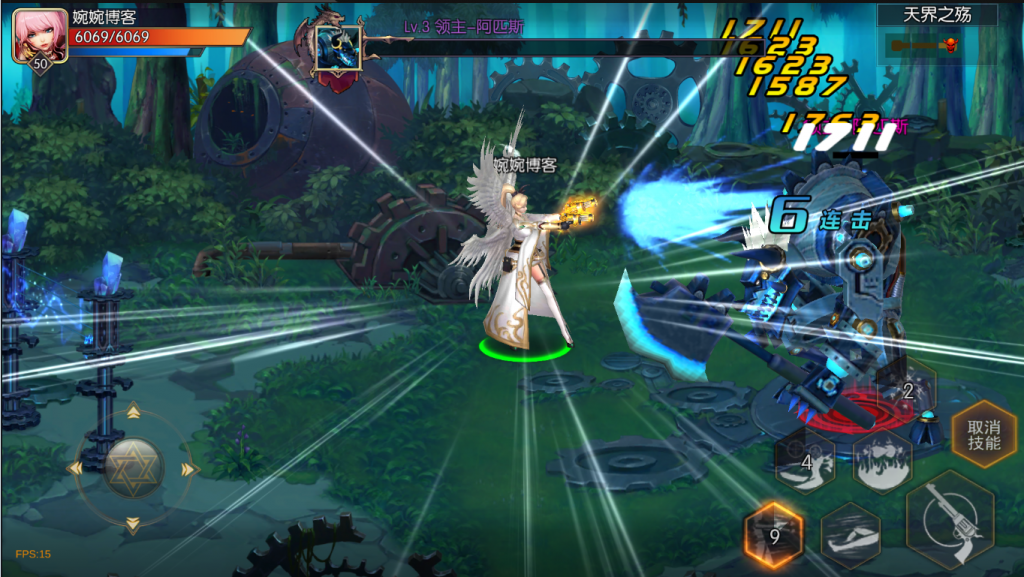Activate the skill showing cooldown 2
Screen dimensions: 1024x577
pyautogui.click(x=908, y=391)
